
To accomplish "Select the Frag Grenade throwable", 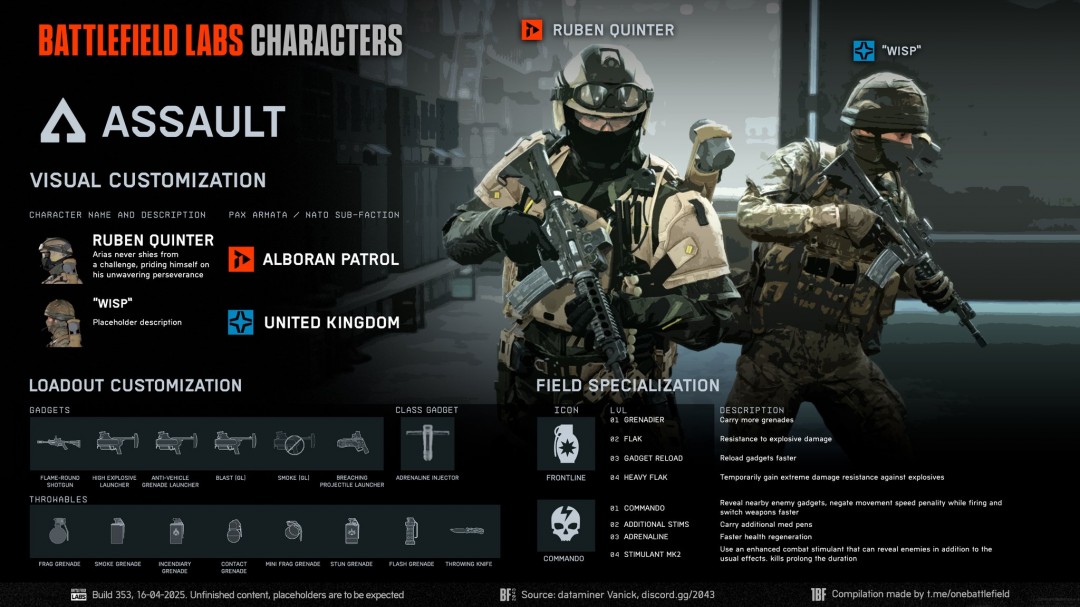I will coord(58,530).
